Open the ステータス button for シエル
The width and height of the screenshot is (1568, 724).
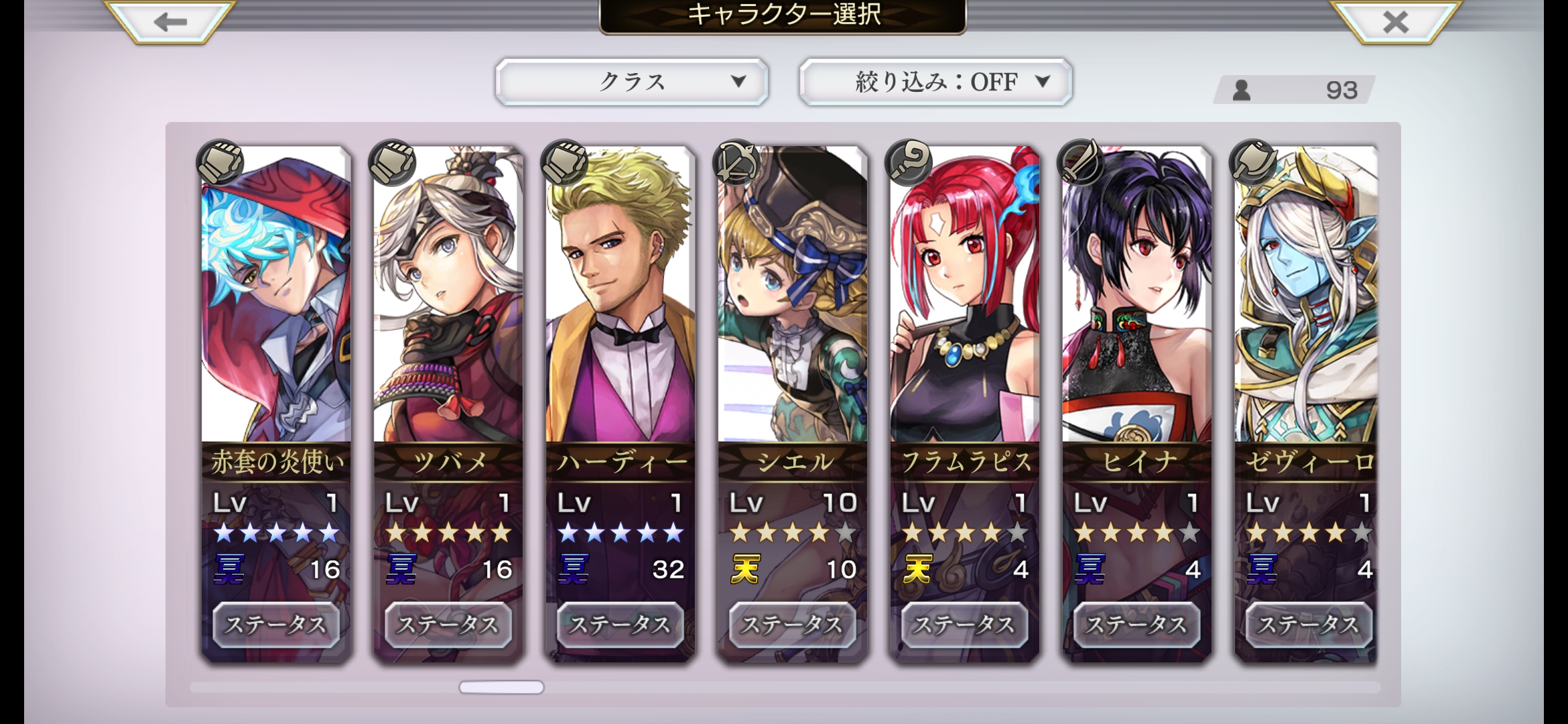(793, 625)
